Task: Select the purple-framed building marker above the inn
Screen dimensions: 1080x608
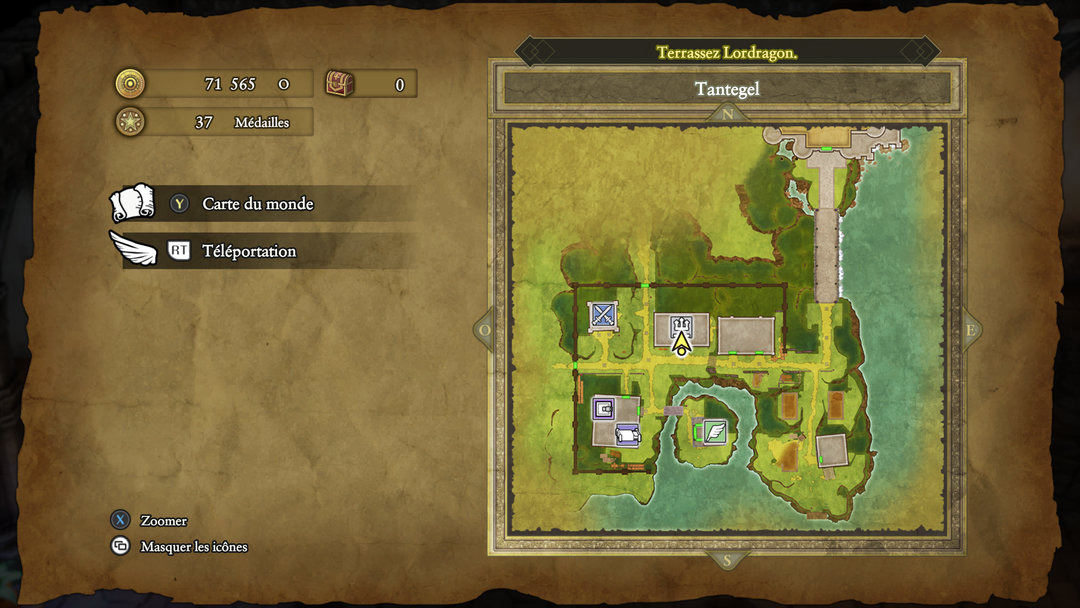Action: [x=603, y=407]
